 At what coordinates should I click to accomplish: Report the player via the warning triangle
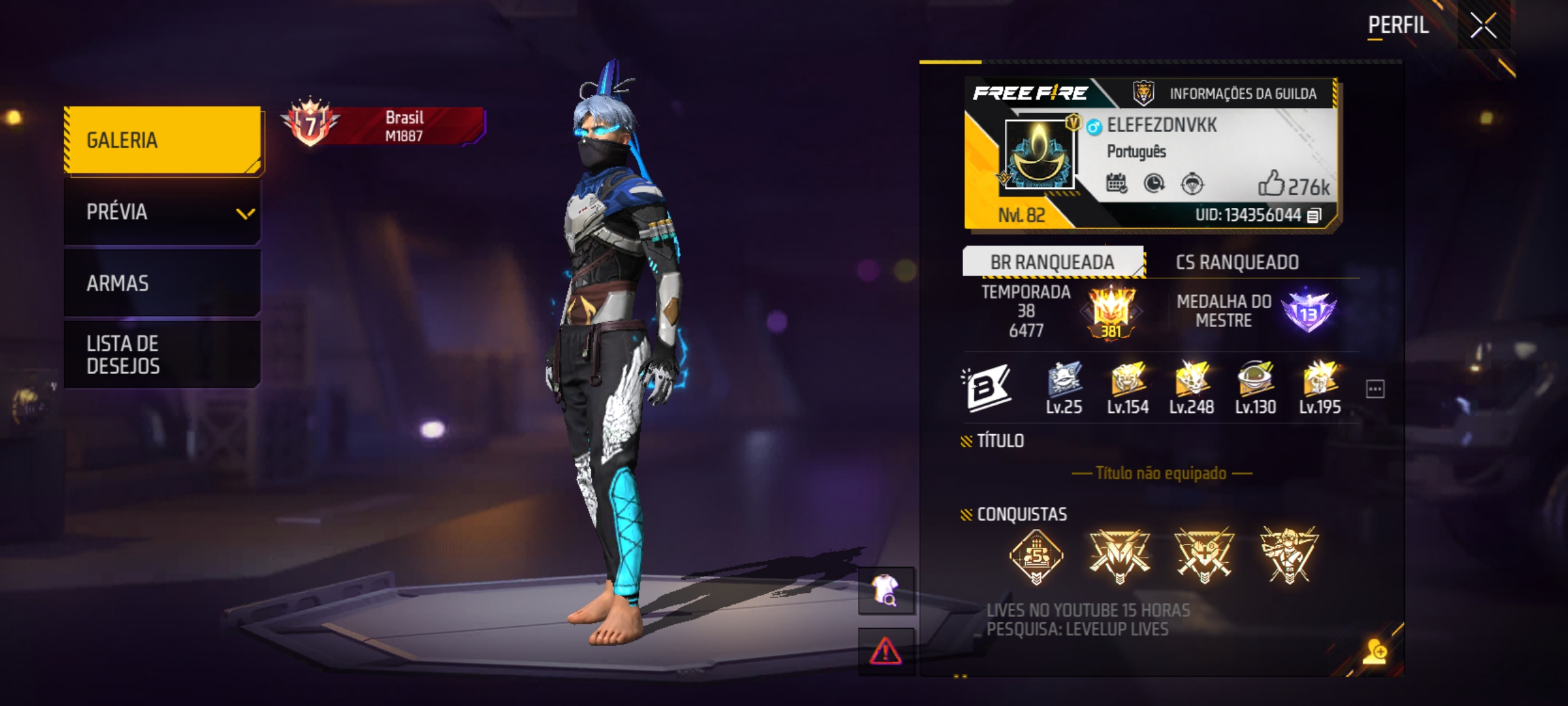pyautogui.click(x=885, y=651)
